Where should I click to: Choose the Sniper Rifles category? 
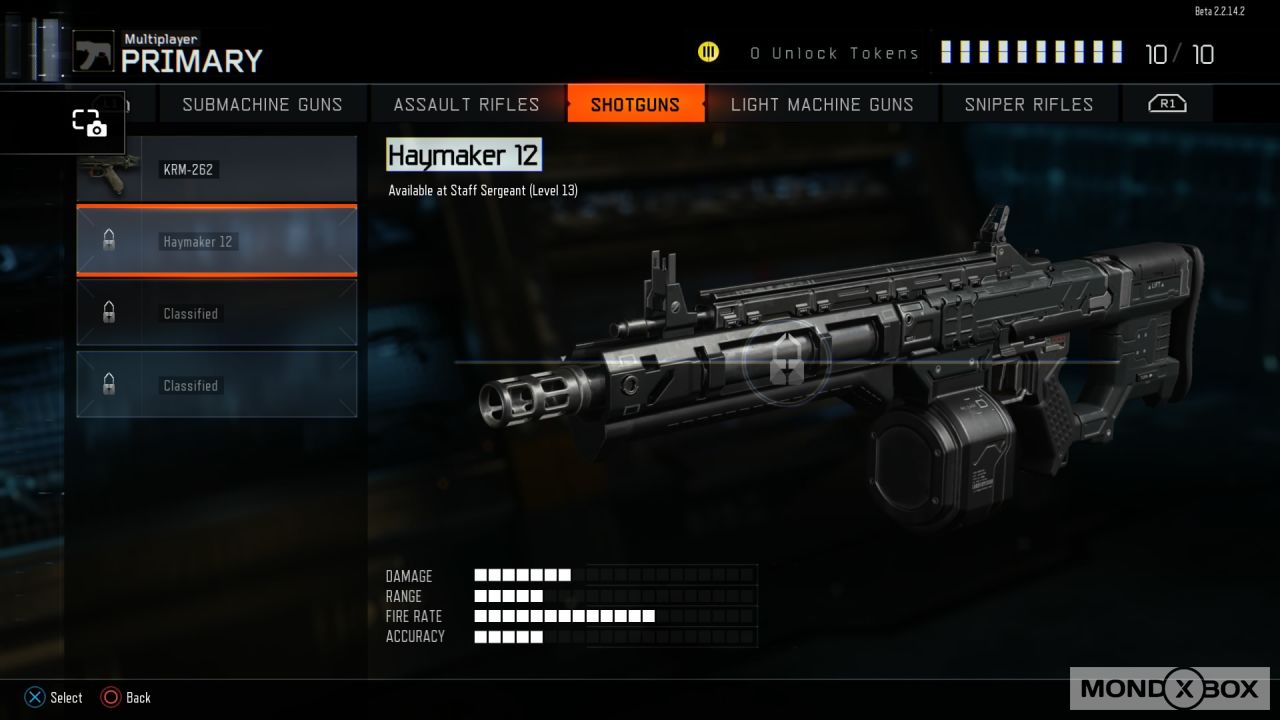(1028, 104)
